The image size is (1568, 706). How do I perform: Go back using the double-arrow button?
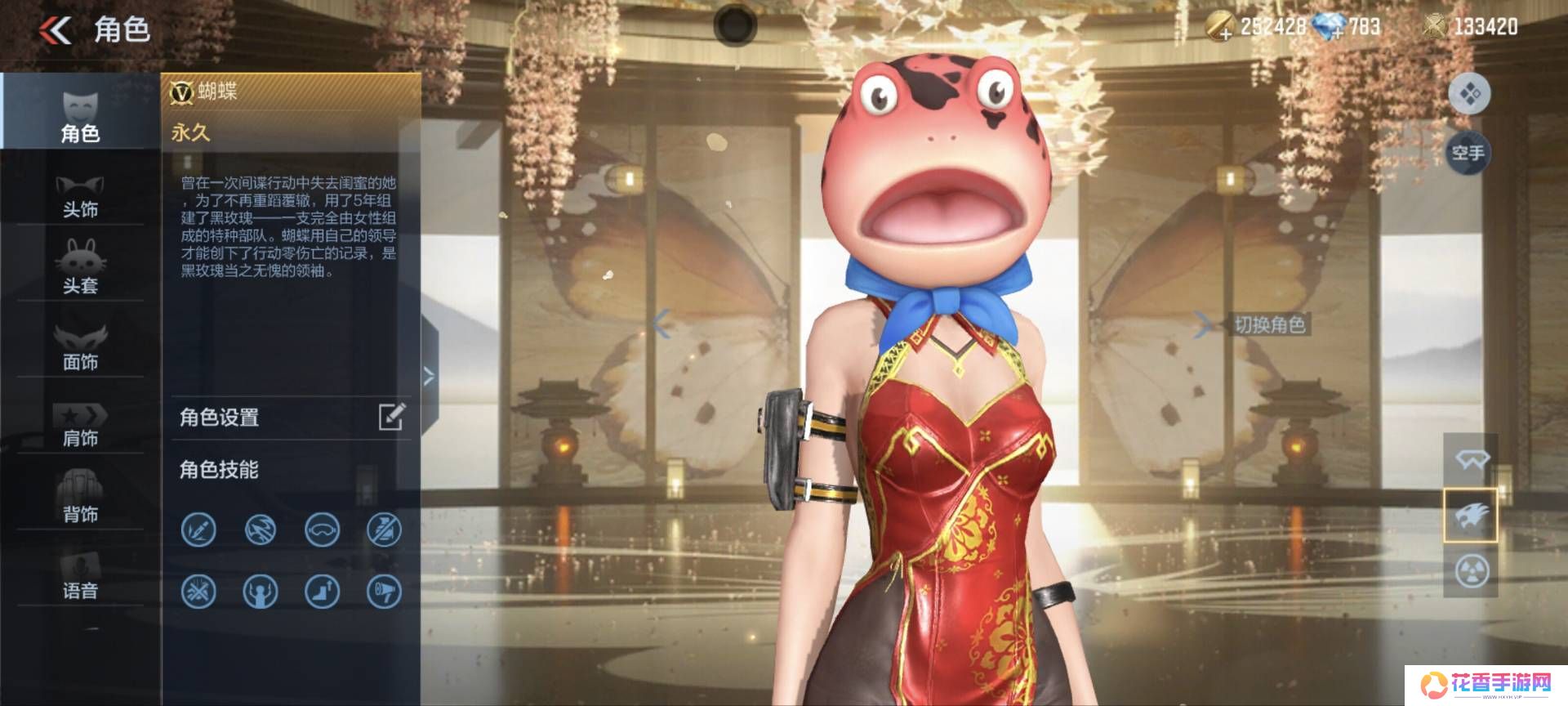tap(55, 31)
